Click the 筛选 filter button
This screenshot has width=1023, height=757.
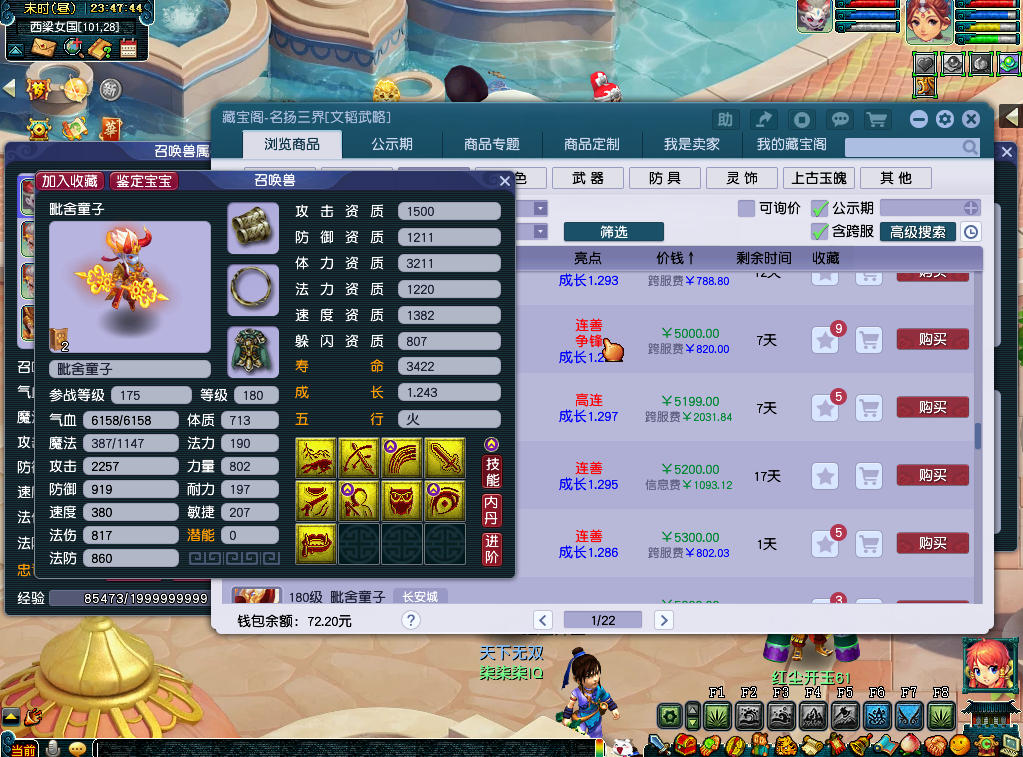click(613, 232)
